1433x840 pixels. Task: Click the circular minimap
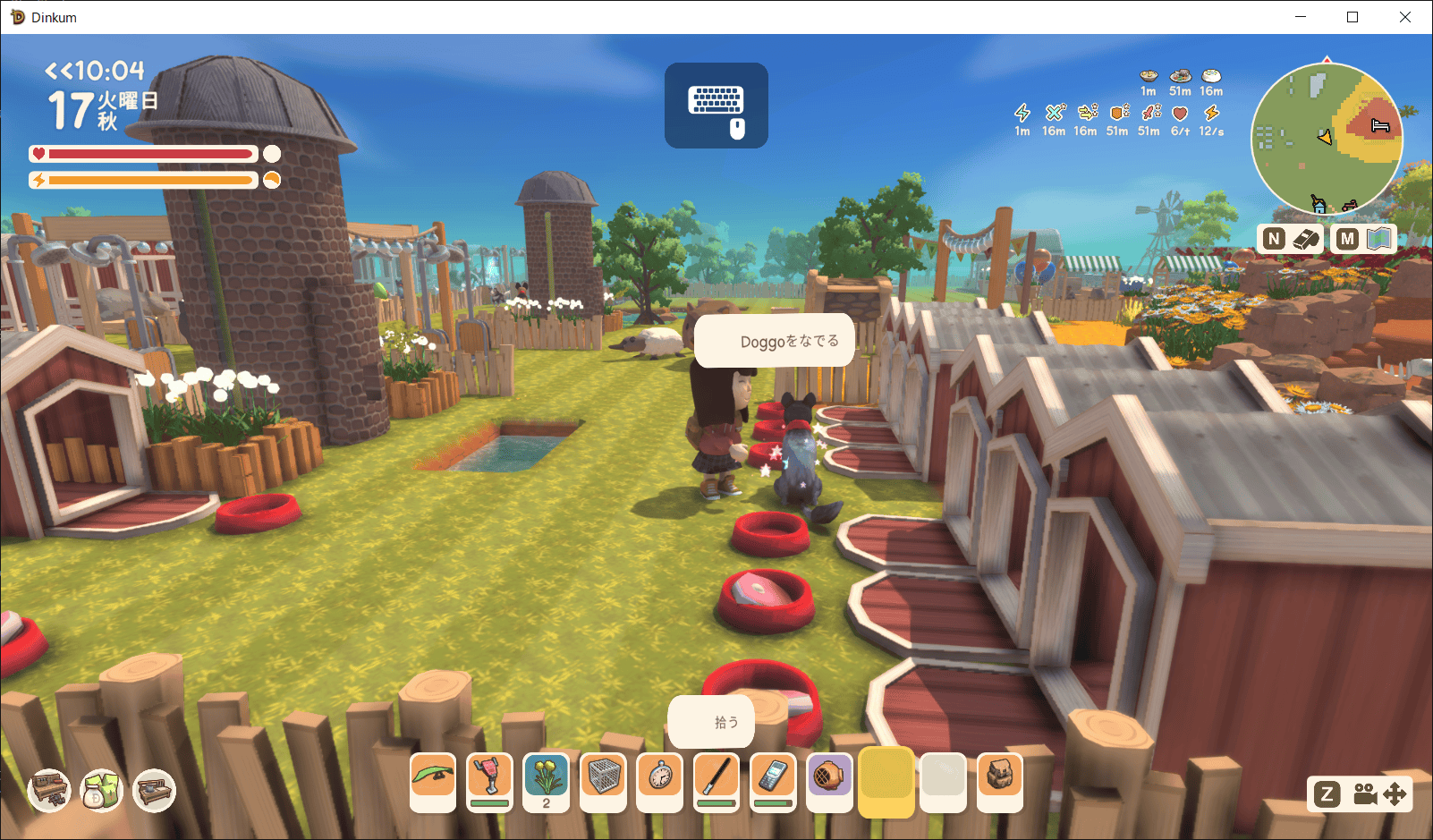1326,139
